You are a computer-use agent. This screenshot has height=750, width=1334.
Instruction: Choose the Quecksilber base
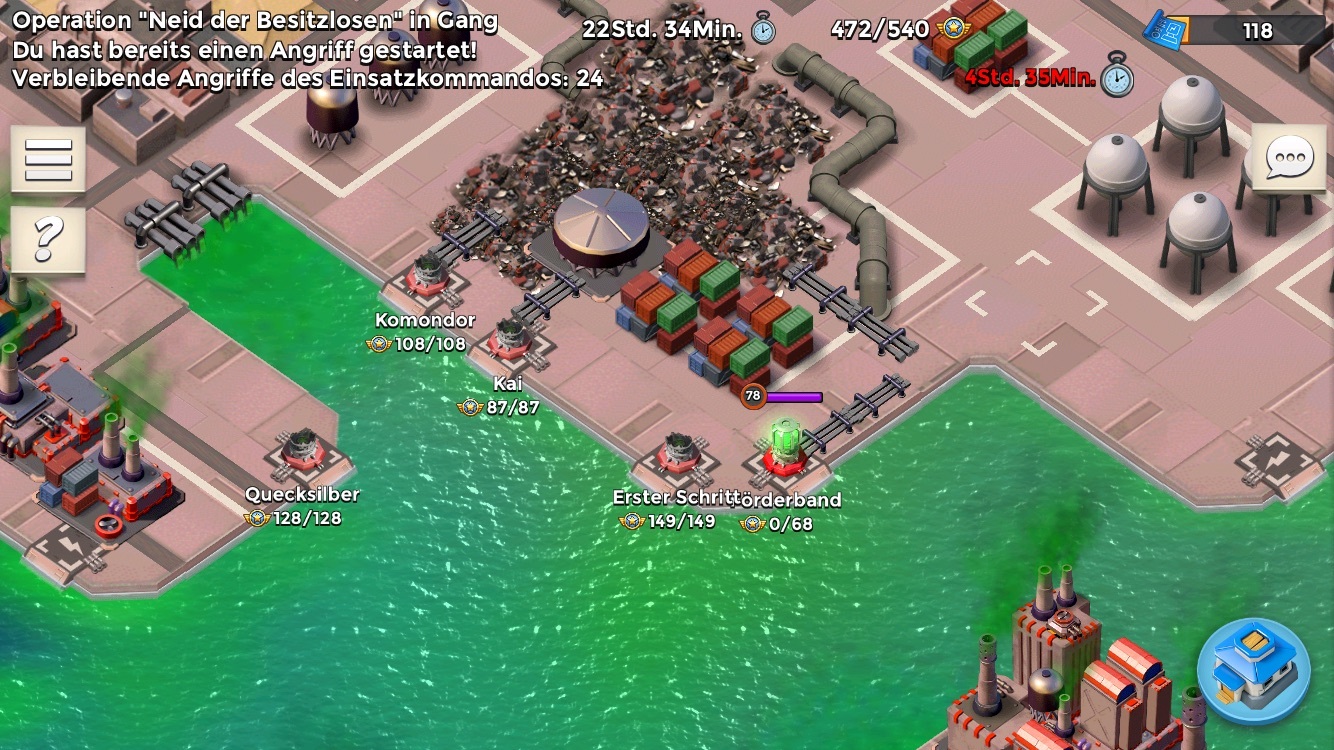pos(302,449)
